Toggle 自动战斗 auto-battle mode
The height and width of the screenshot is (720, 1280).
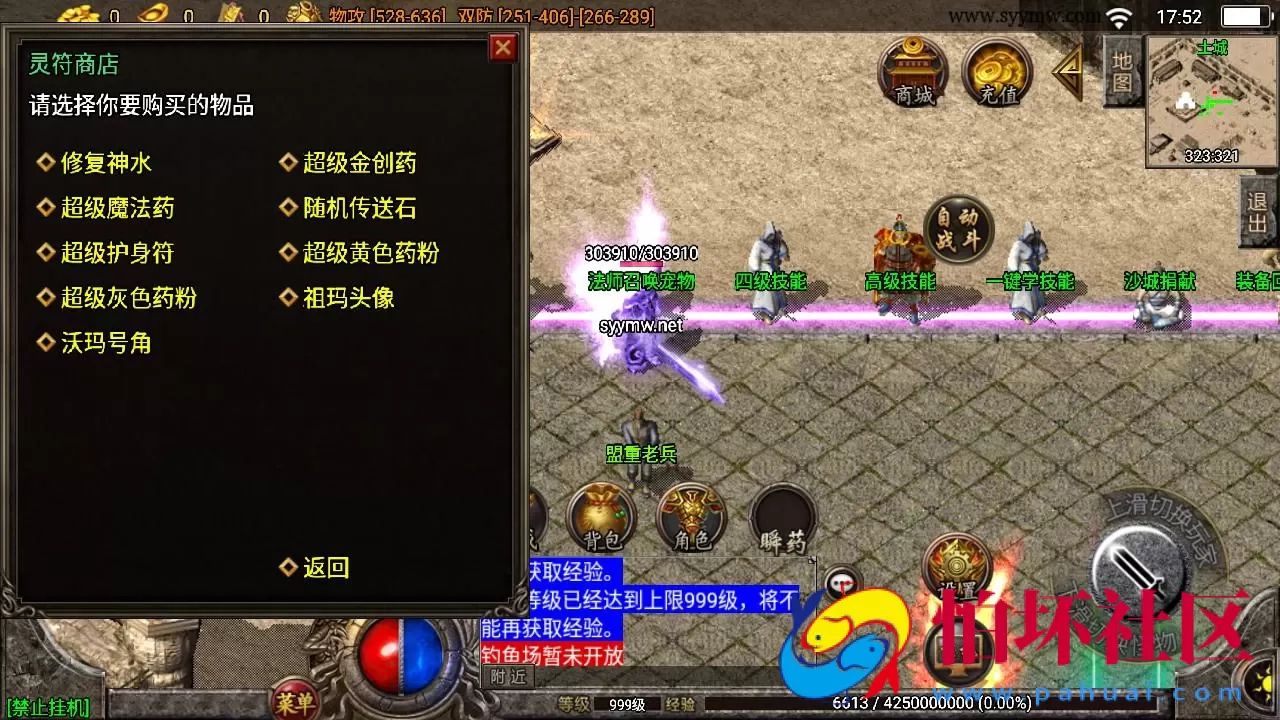point(957,229)
